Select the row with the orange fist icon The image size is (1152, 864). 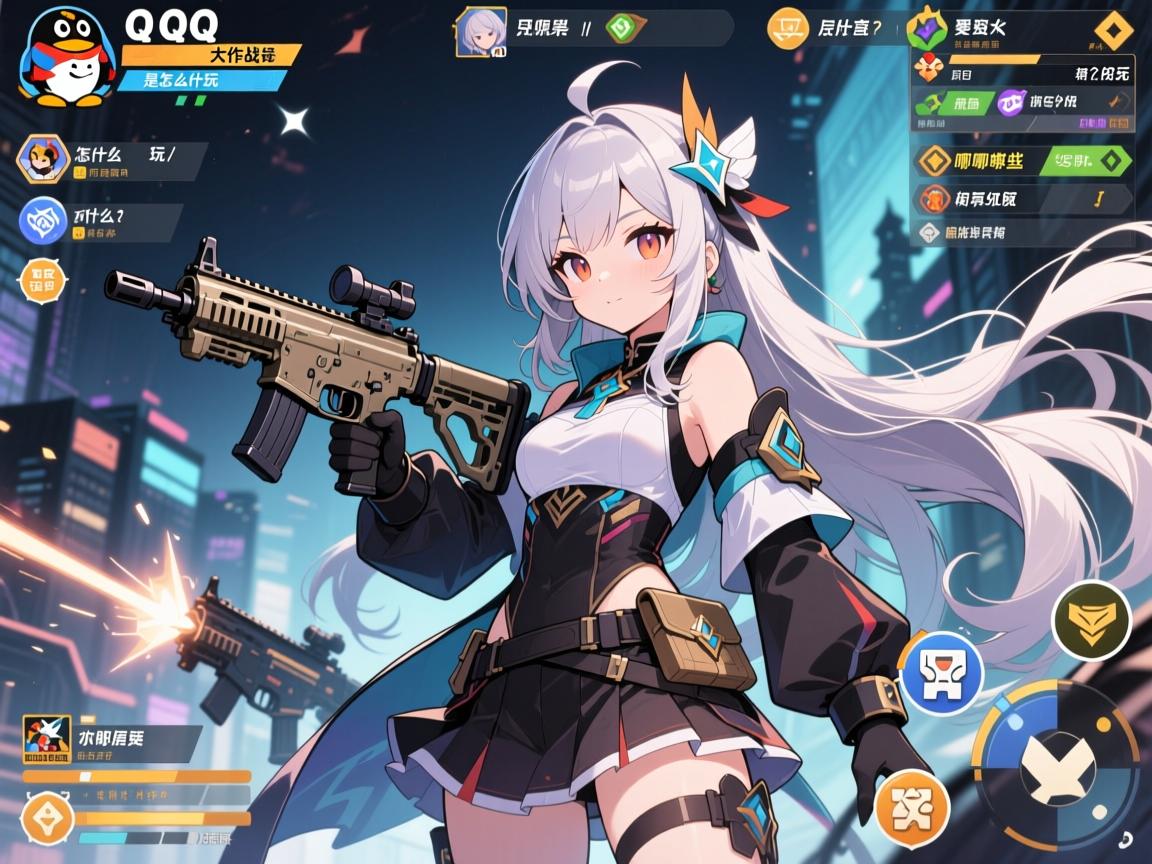pos(1020,199)
